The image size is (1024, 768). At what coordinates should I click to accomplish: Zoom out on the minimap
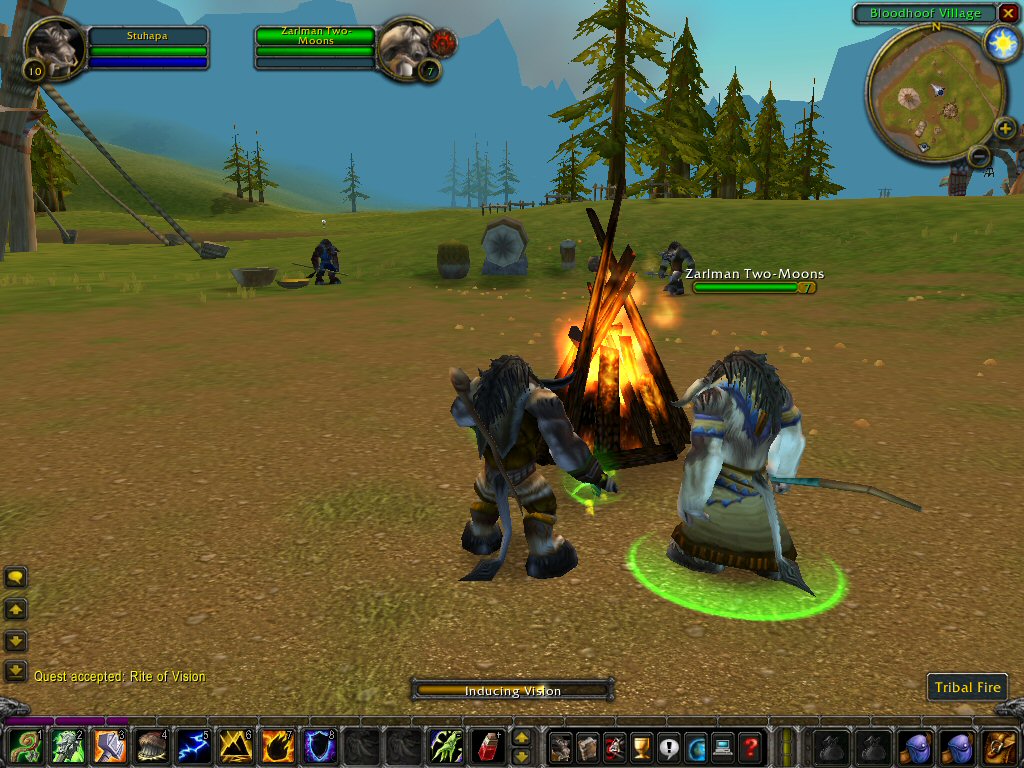point(979,156)
